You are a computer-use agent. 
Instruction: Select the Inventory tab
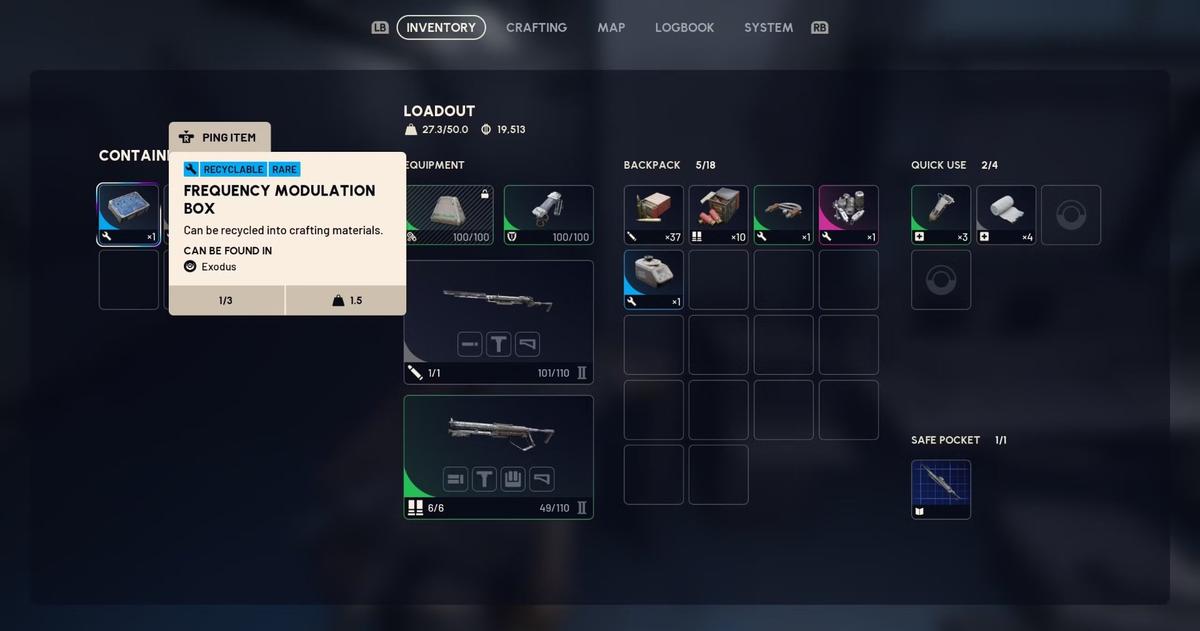[441, 28]
